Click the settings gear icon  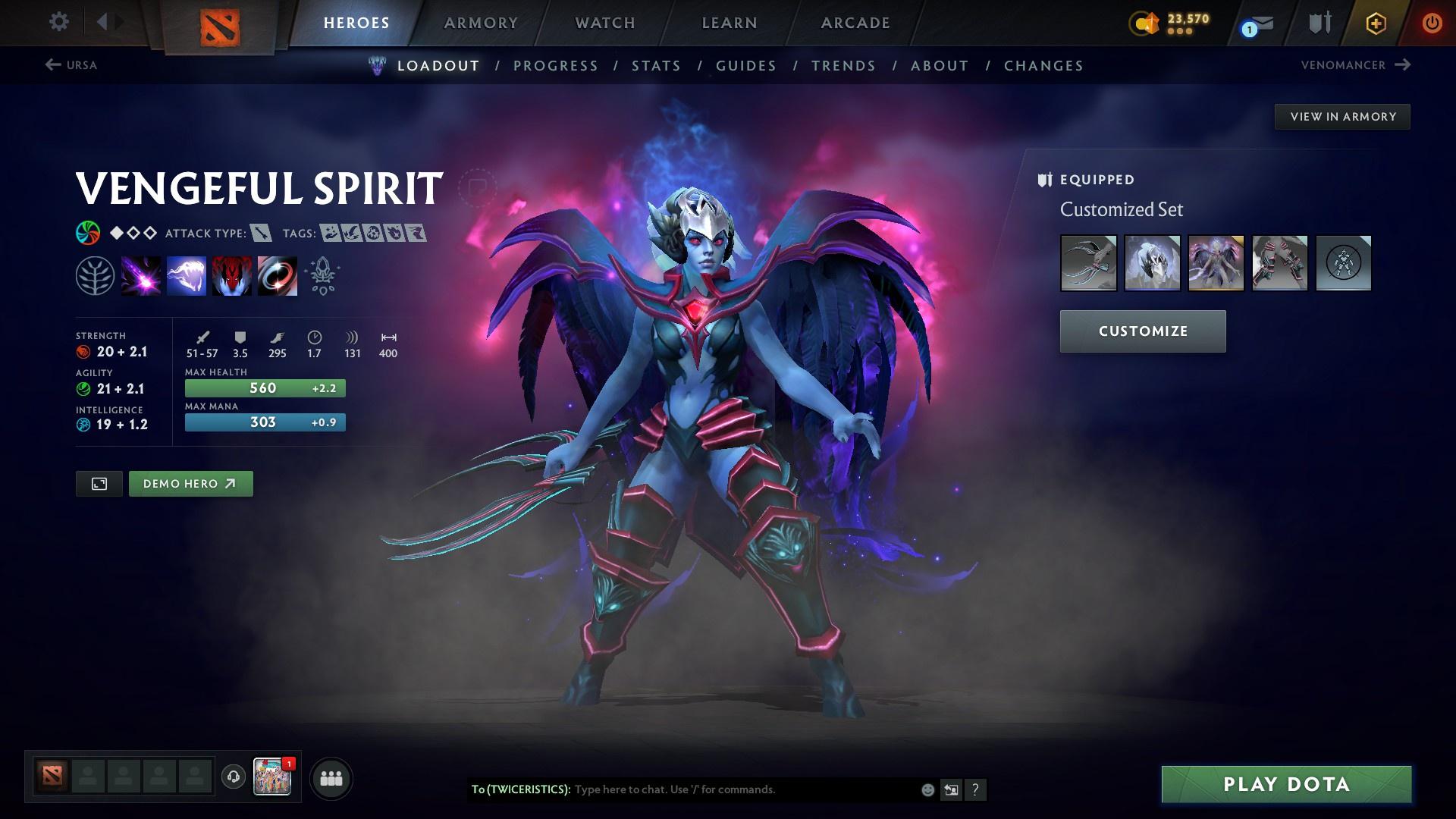(58, 22)
